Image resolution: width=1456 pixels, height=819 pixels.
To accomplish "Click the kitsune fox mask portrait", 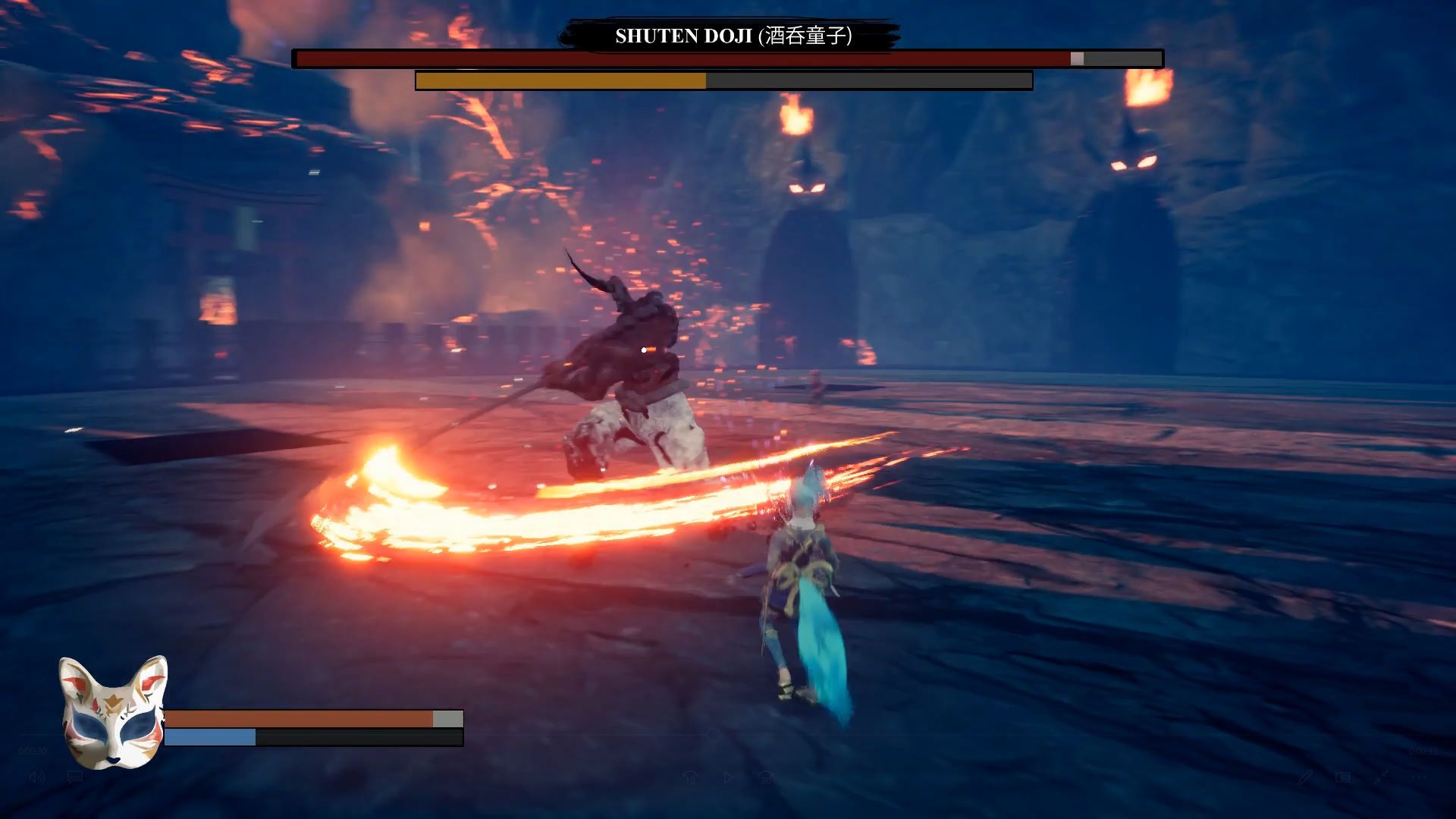I will (114, 711).
